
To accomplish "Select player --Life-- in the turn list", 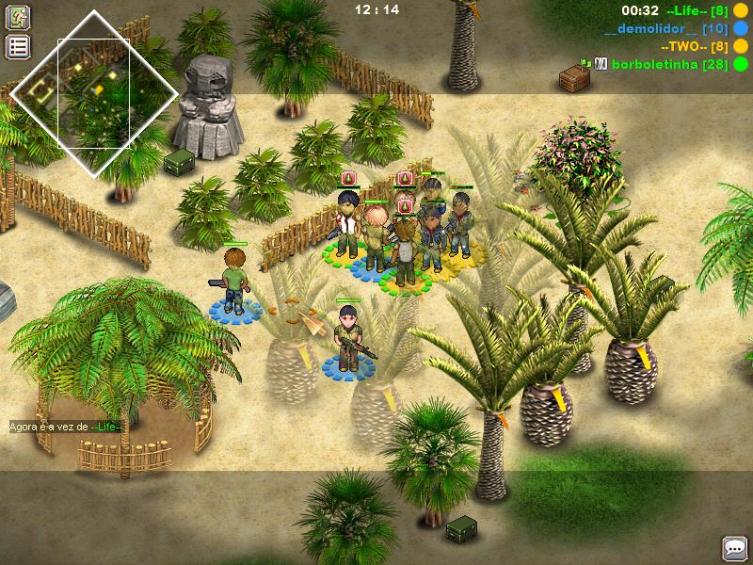I will pos(697,11).
